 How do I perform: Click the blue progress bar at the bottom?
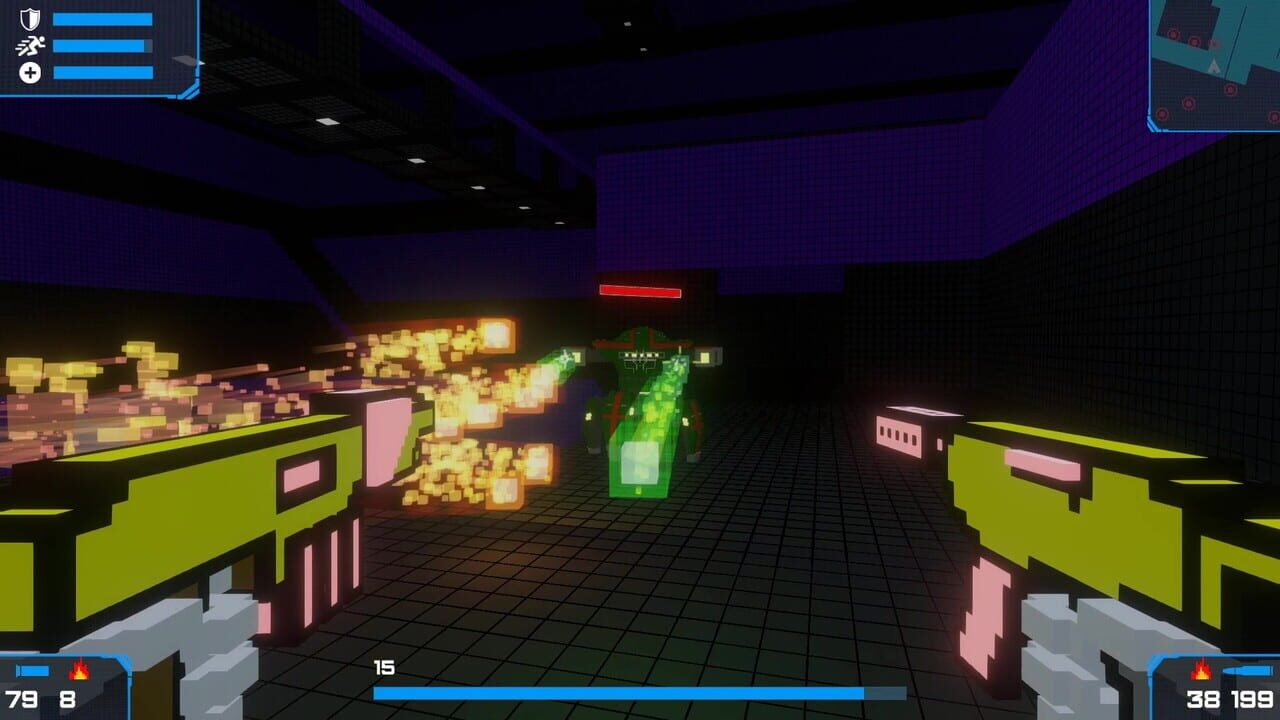point(640,692)
